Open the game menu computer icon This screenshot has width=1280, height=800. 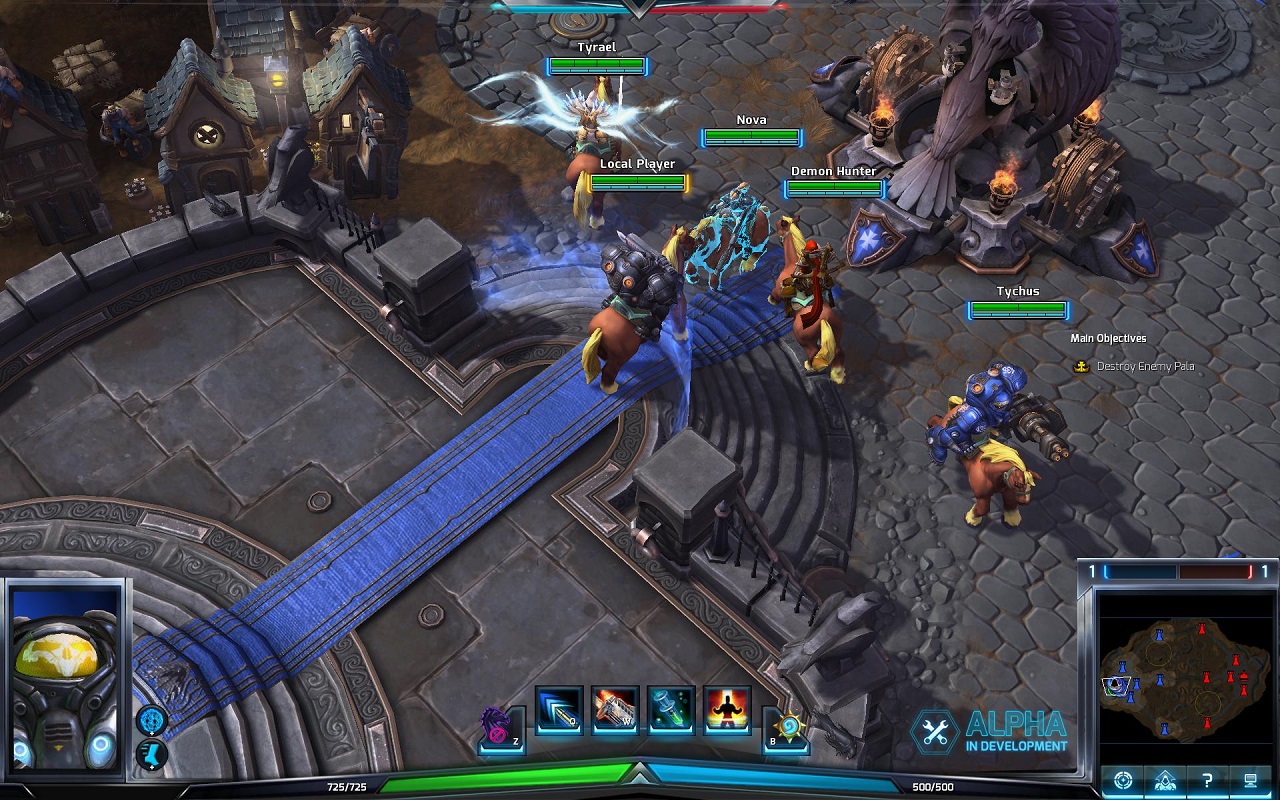point(1250,781)
